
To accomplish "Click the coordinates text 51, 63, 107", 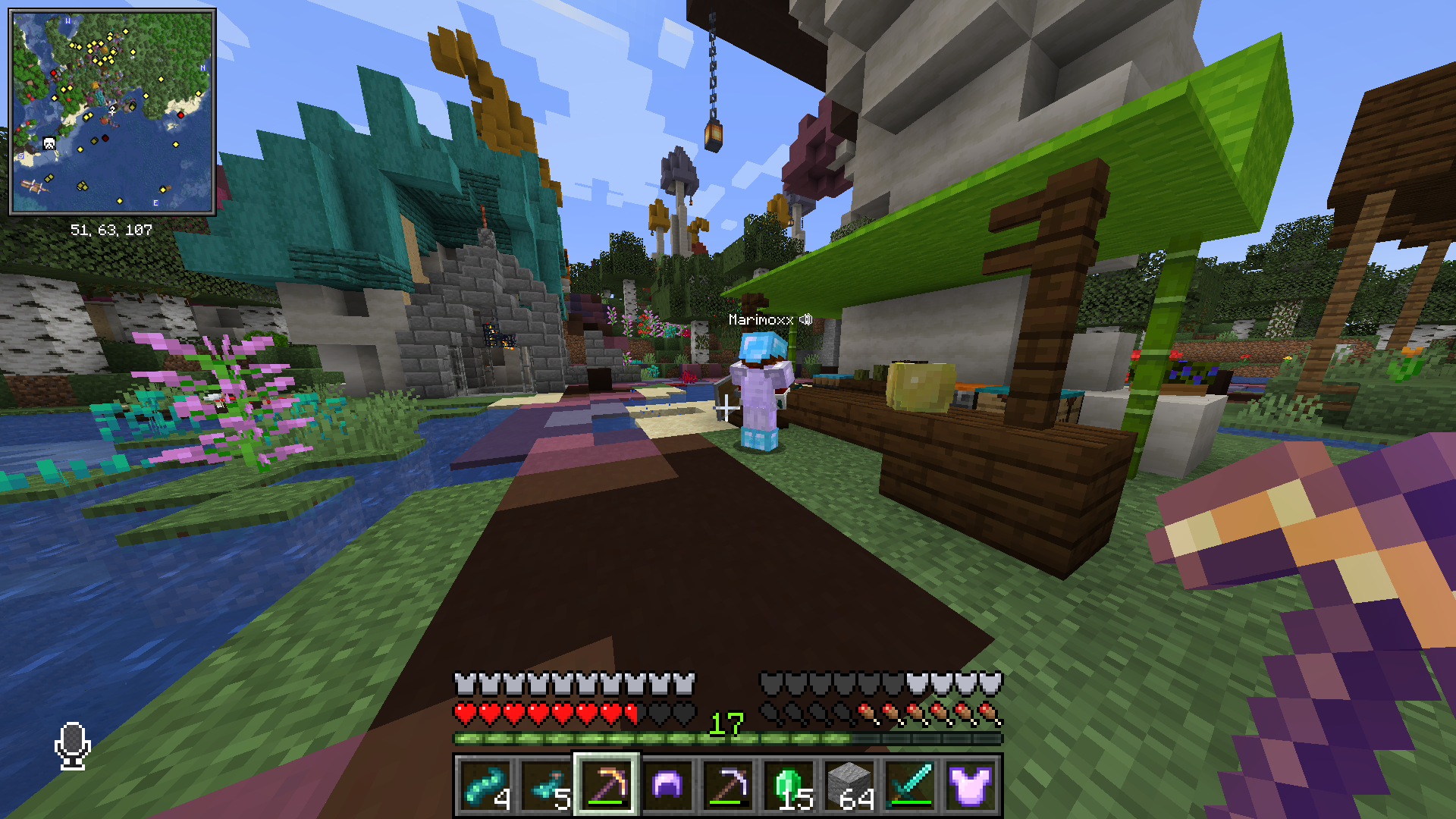I will (112, 227).
